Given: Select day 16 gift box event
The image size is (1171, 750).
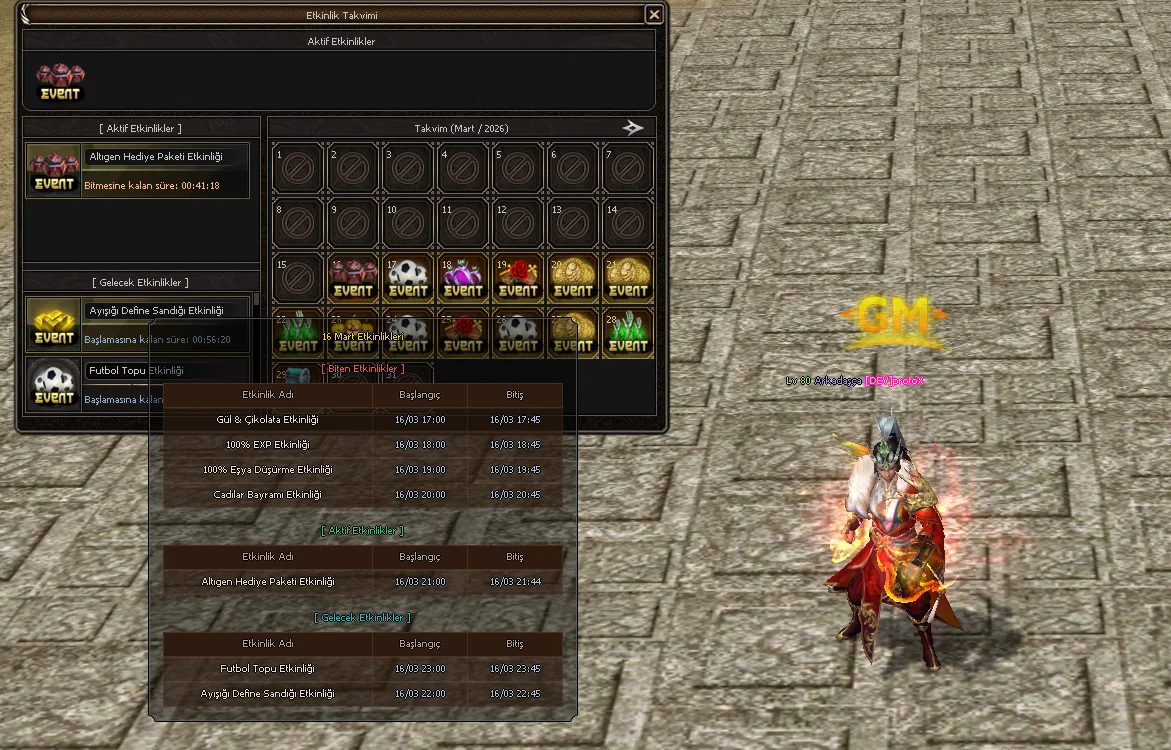Looking at the screenshot, I should tap(353, 277).
